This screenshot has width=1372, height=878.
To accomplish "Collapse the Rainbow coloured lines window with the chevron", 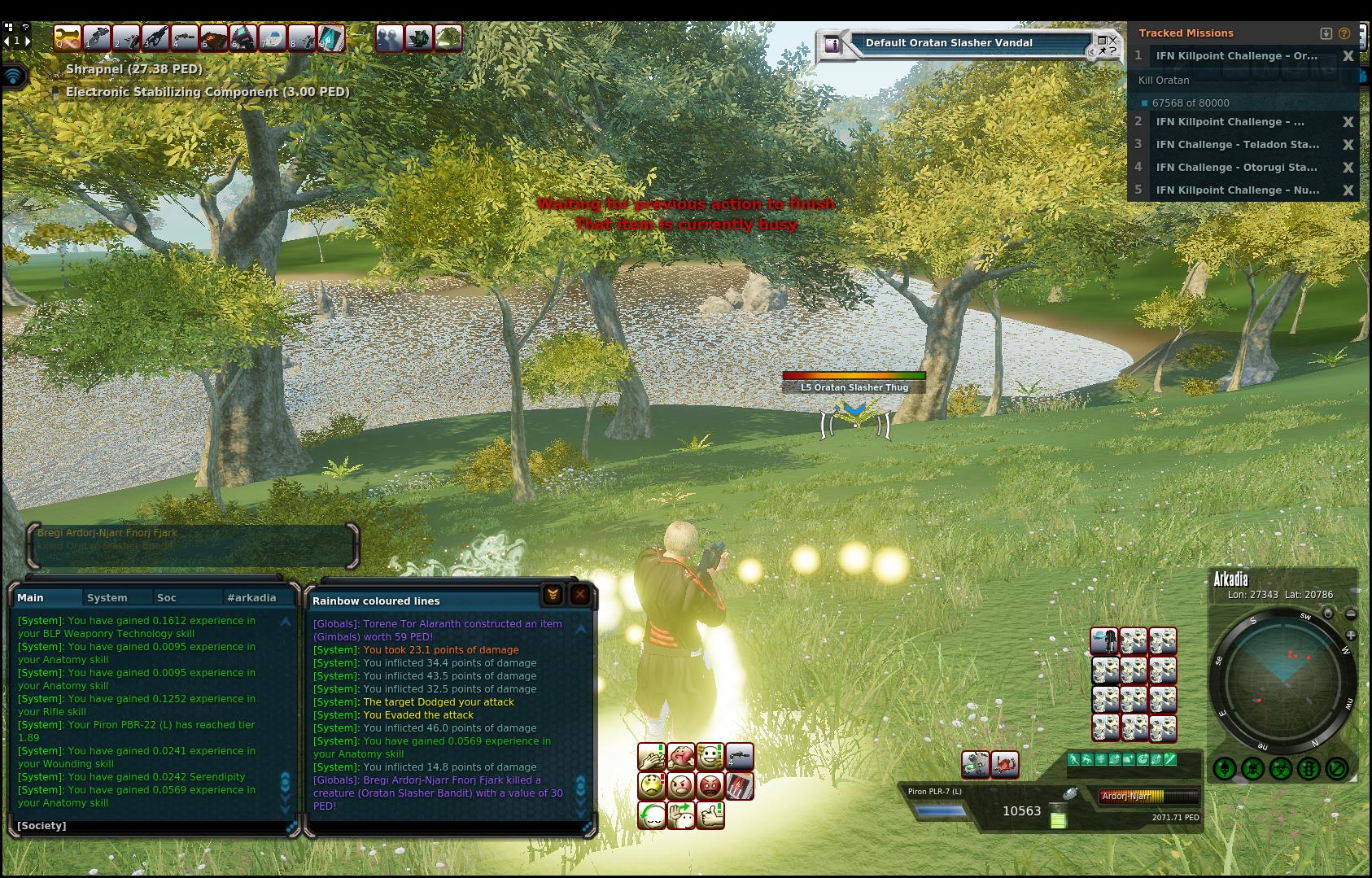I will [553, 595].
